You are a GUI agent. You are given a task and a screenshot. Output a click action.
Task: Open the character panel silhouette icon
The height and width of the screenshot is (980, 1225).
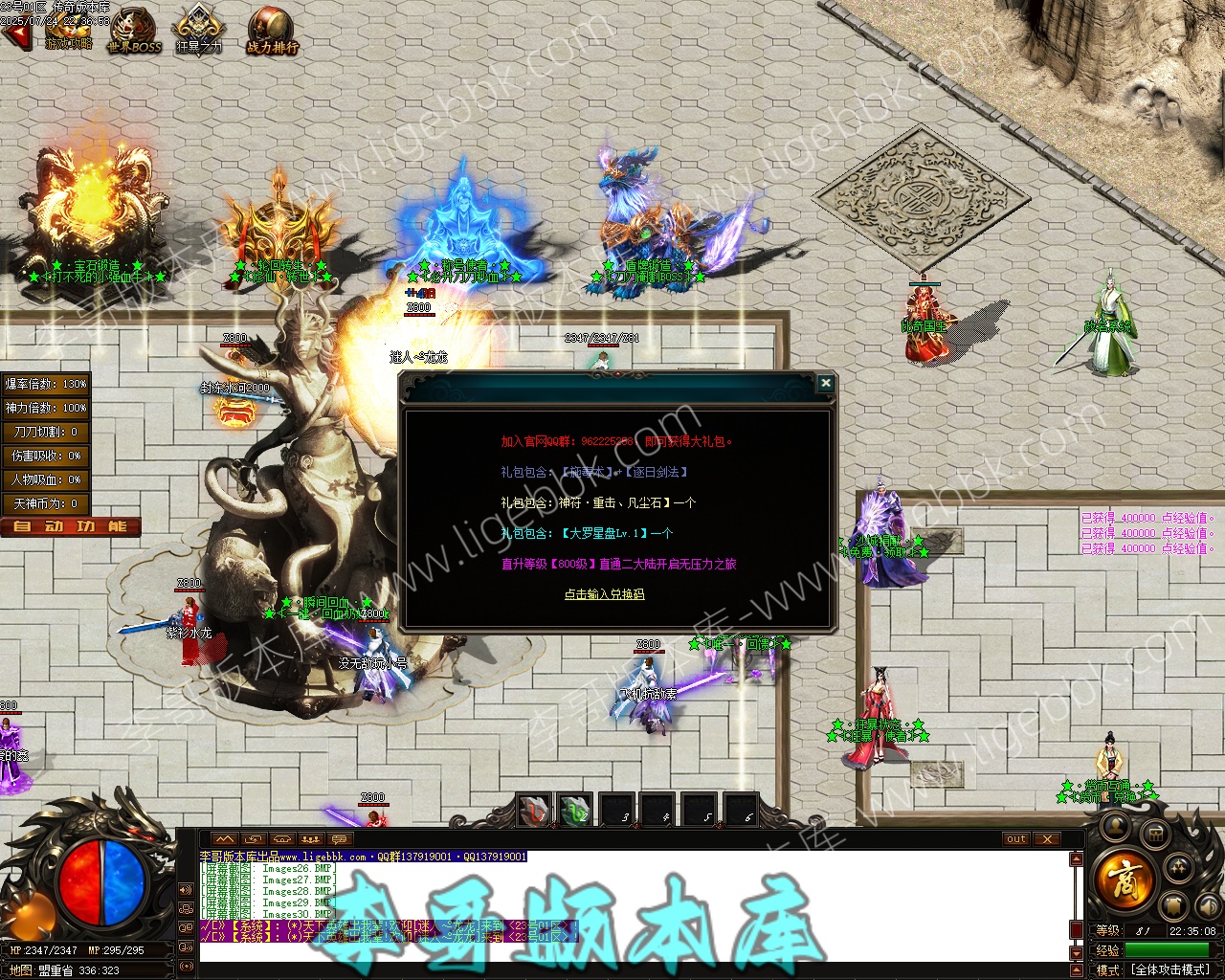pyautogui.click(x=1115, y=825)
